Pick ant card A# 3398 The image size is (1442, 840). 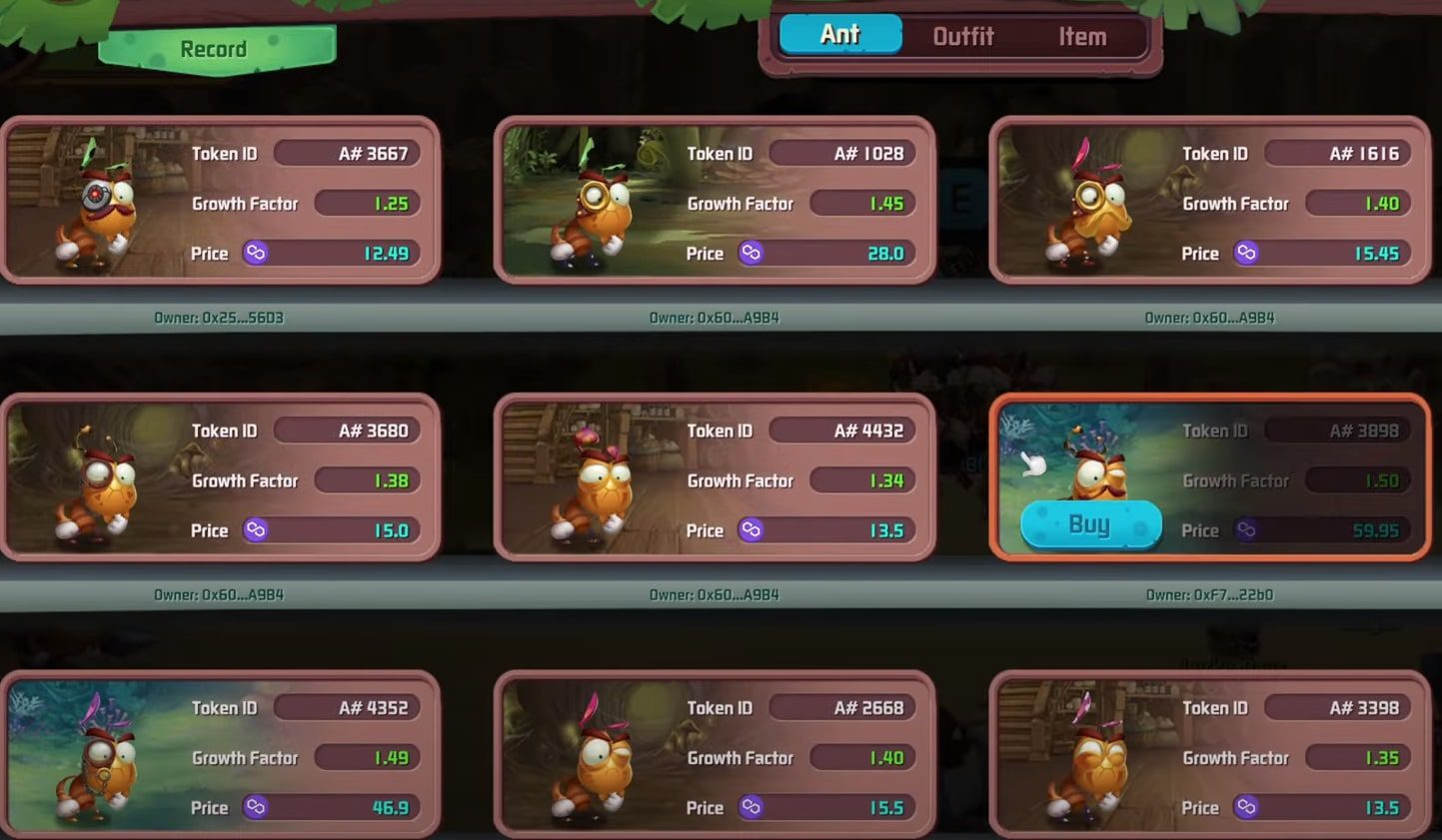pyautogui.click(x=1209, y=754)
